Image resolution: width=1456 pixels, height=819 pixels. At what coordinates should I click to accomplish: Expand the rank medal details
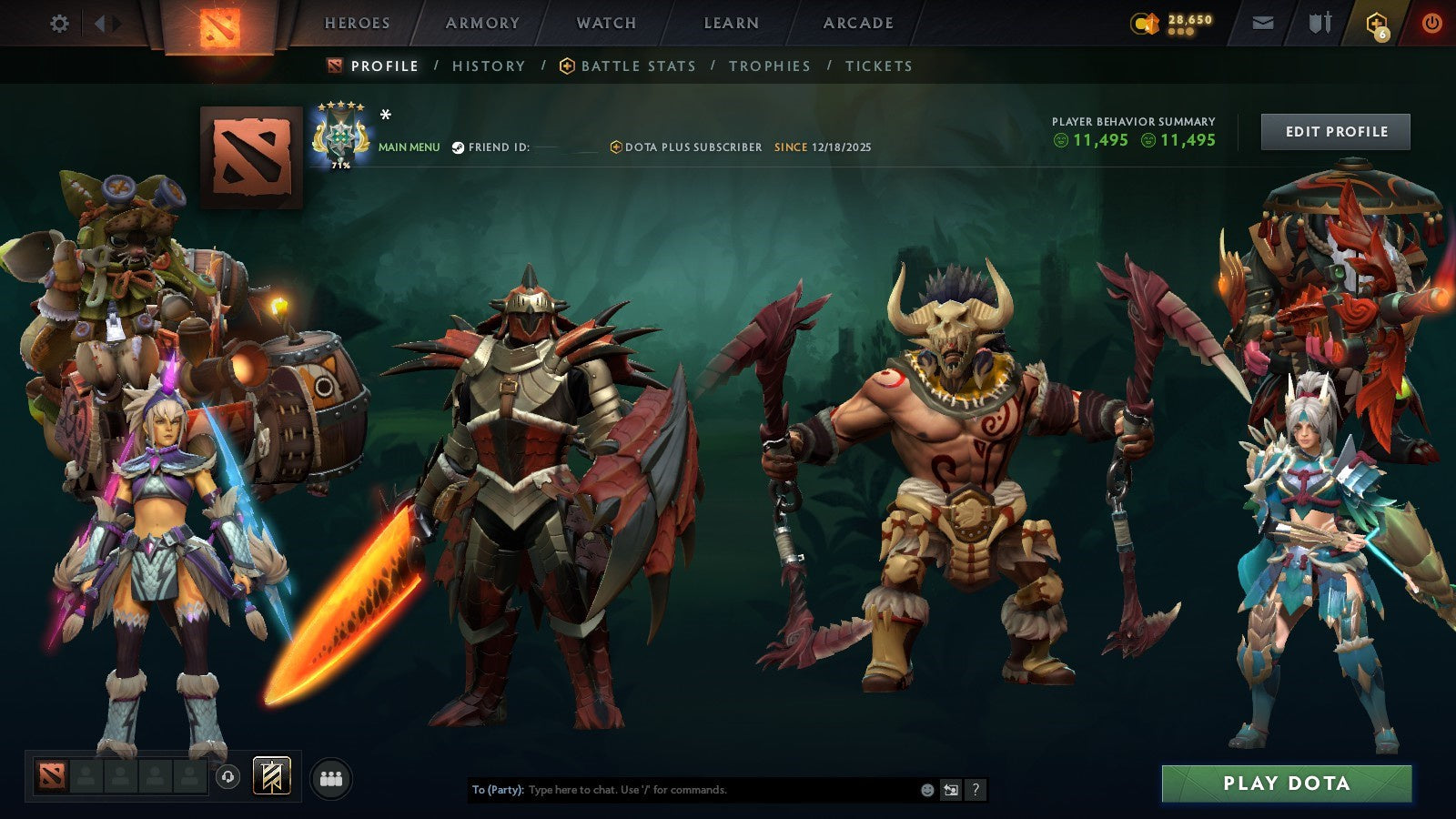340,136
